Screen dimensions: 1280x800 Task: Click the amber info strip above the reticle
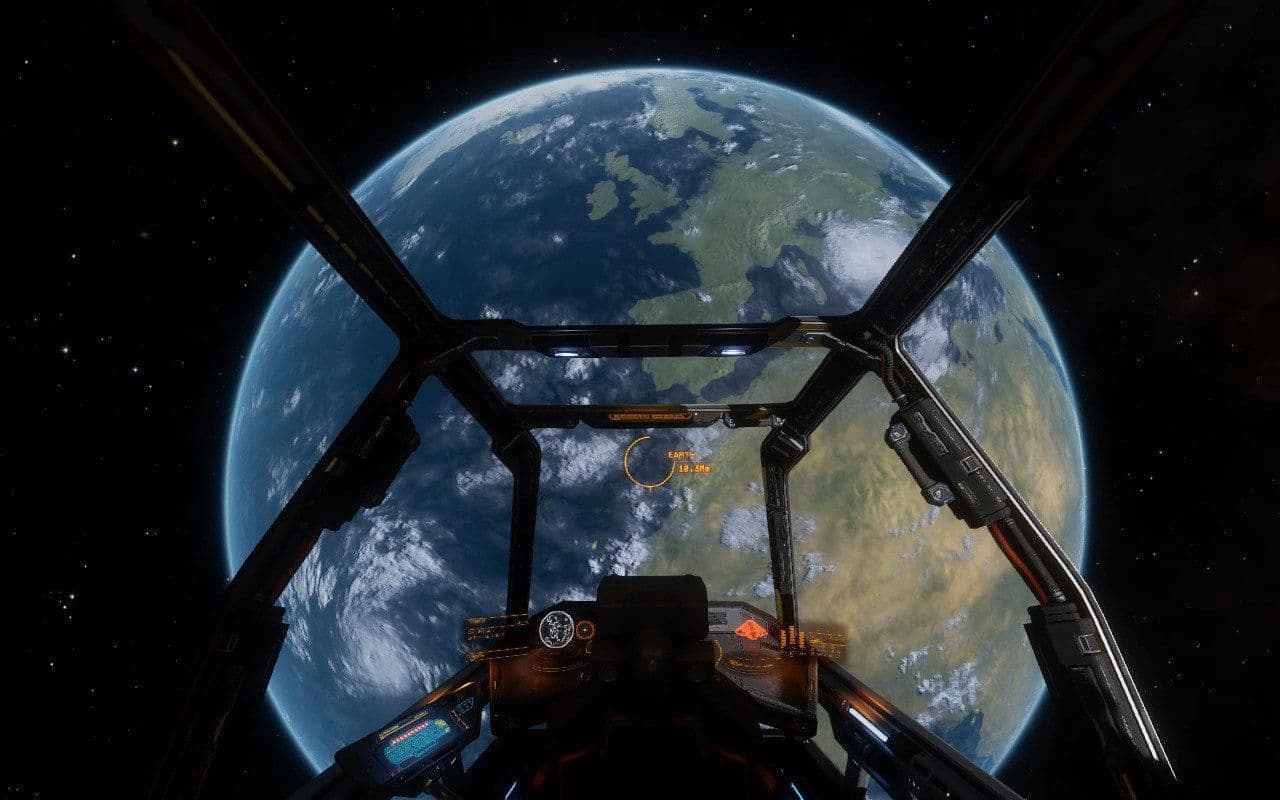(x=650, y=414)
